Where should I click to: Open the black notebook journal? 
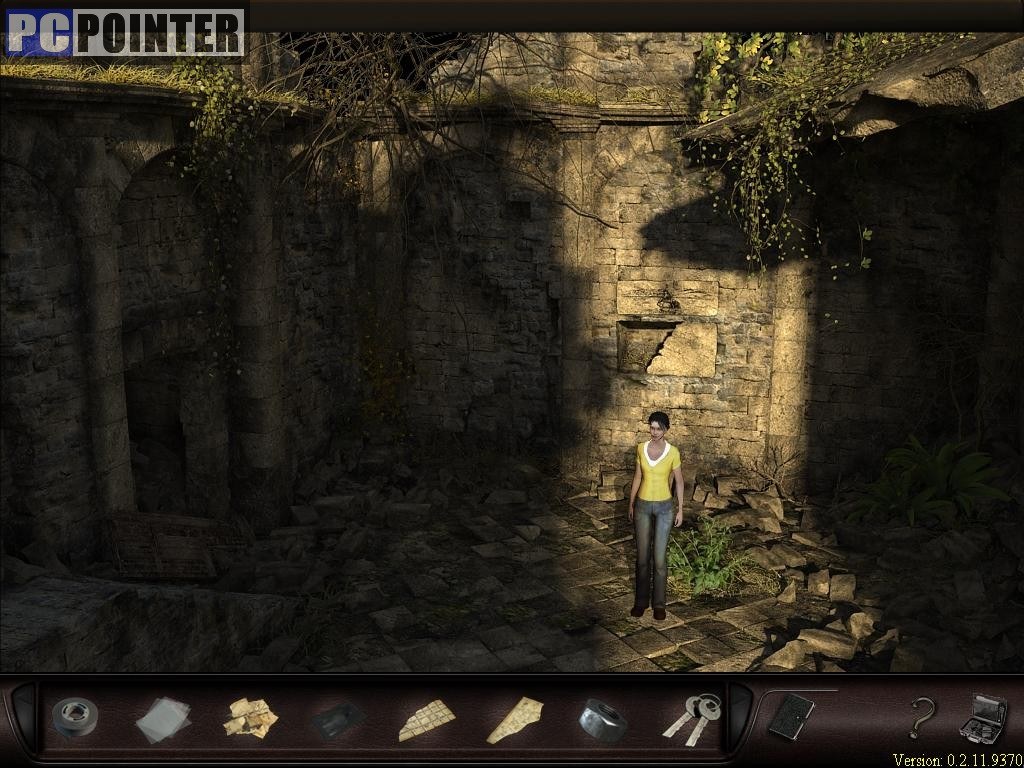[791, 716]
